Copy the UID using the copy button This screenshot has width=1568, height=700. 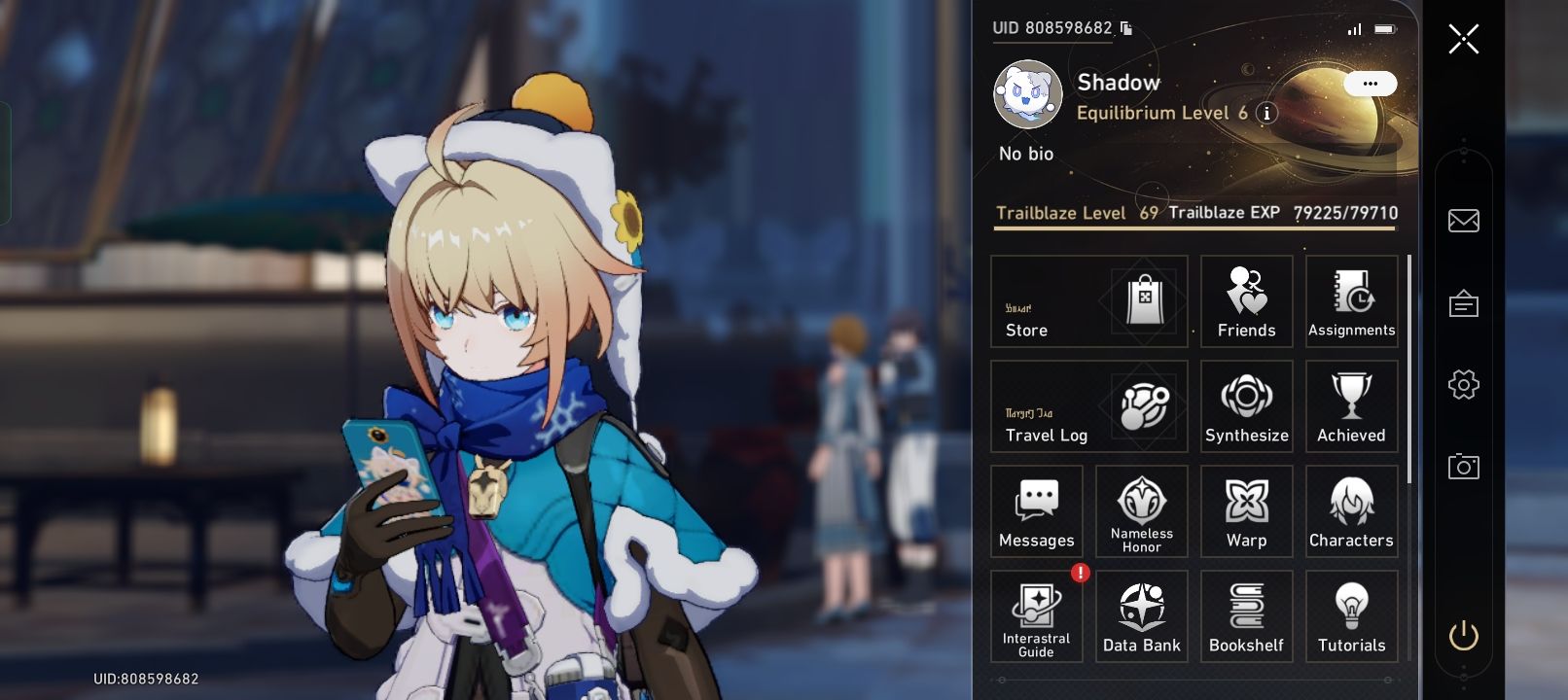1125,29
